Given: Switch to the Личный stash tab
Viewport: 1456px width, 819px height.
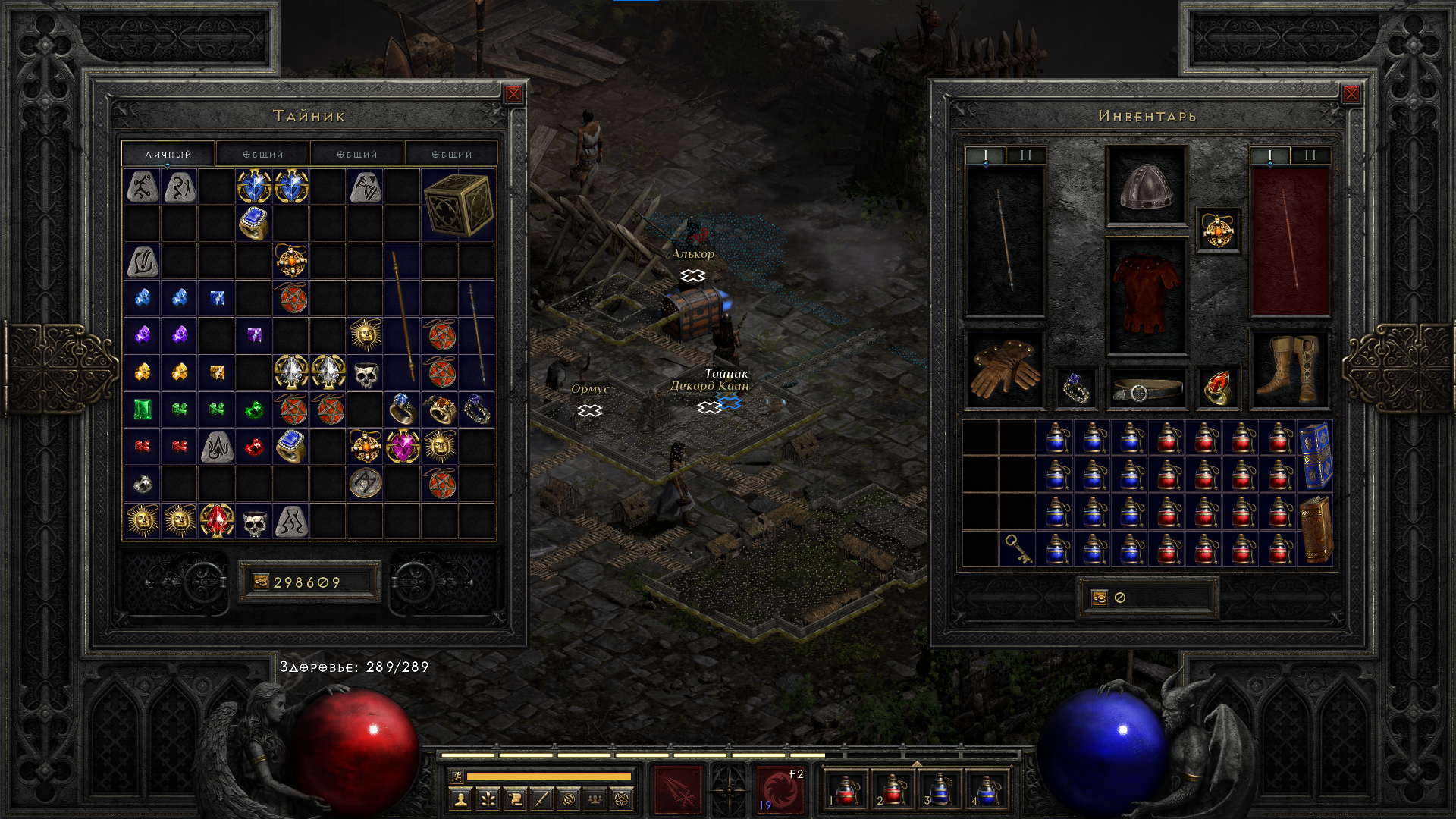Looking at the screenshot, I should coord(168,154).
